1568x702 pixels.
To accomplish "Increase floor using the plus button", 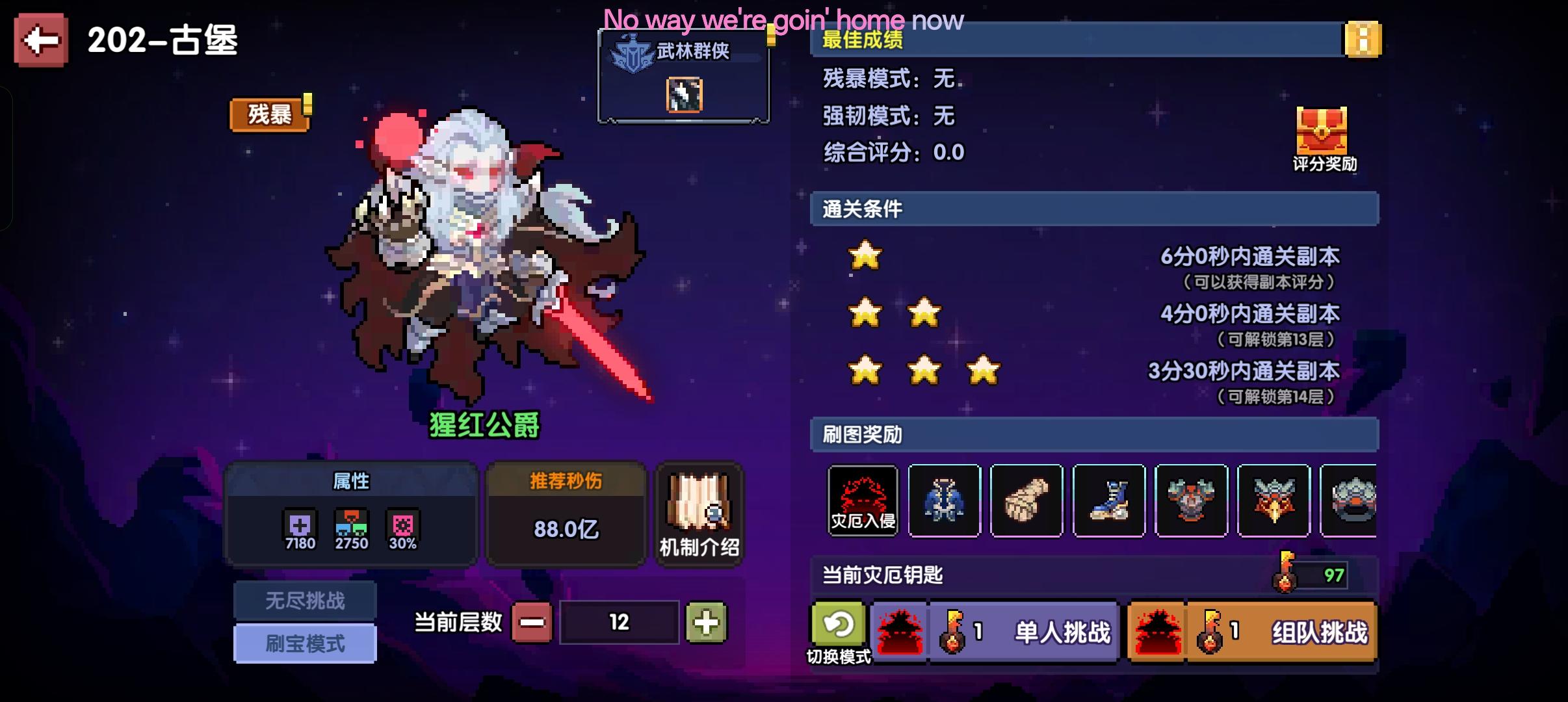I will (x=708, y=622).
